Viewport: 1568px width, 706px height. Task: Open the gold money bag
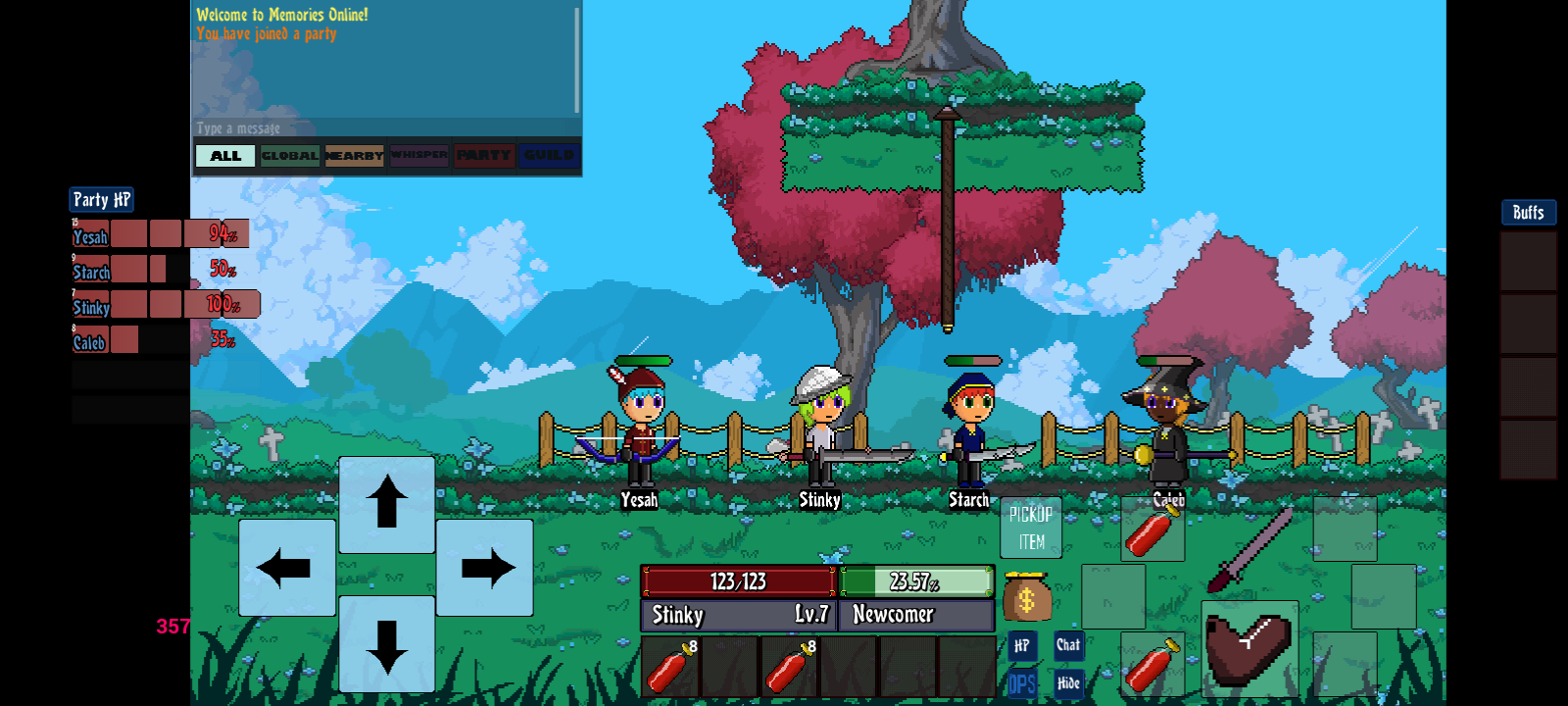pyautogui.click(x=1026, y=597)
